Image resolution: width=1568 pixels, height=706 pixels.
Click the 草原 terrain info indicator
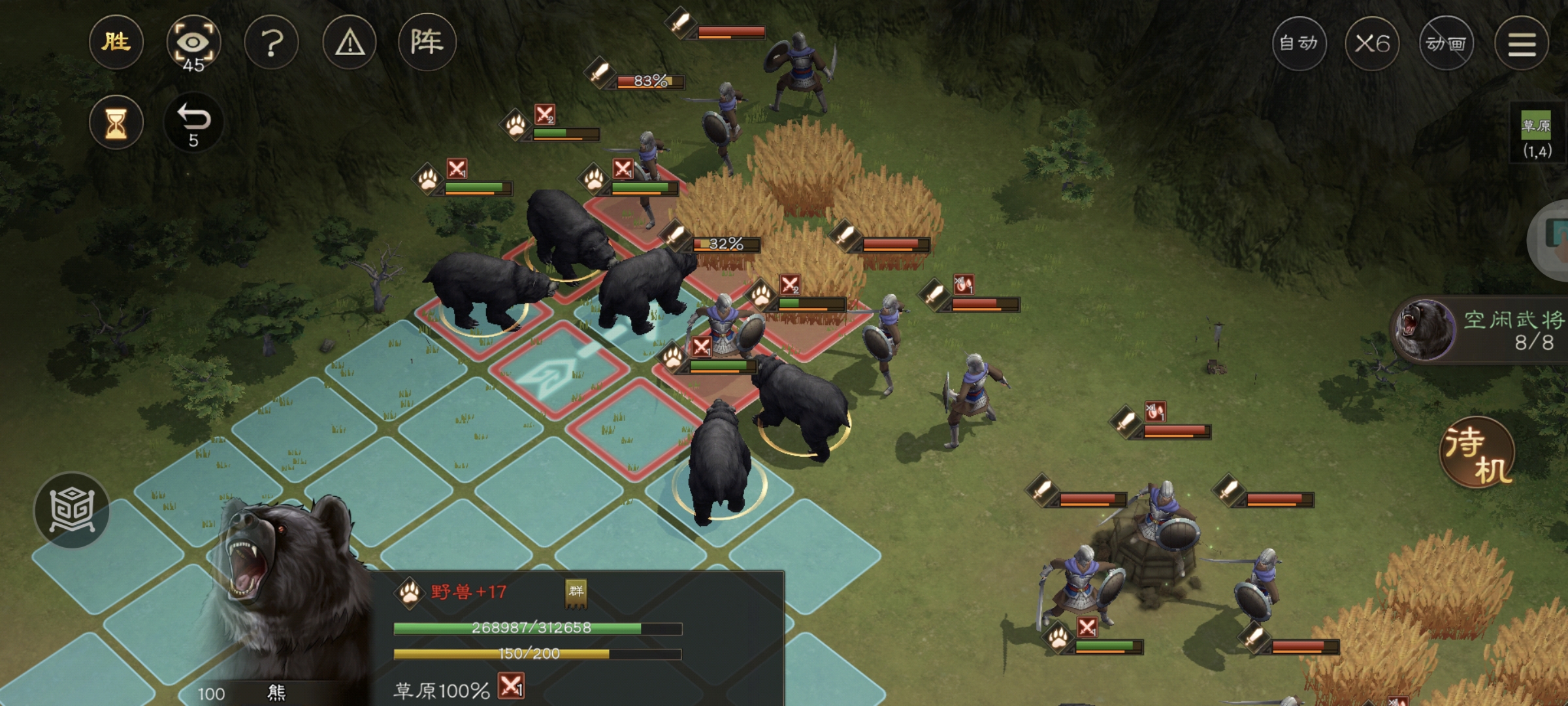(1536, 134)
